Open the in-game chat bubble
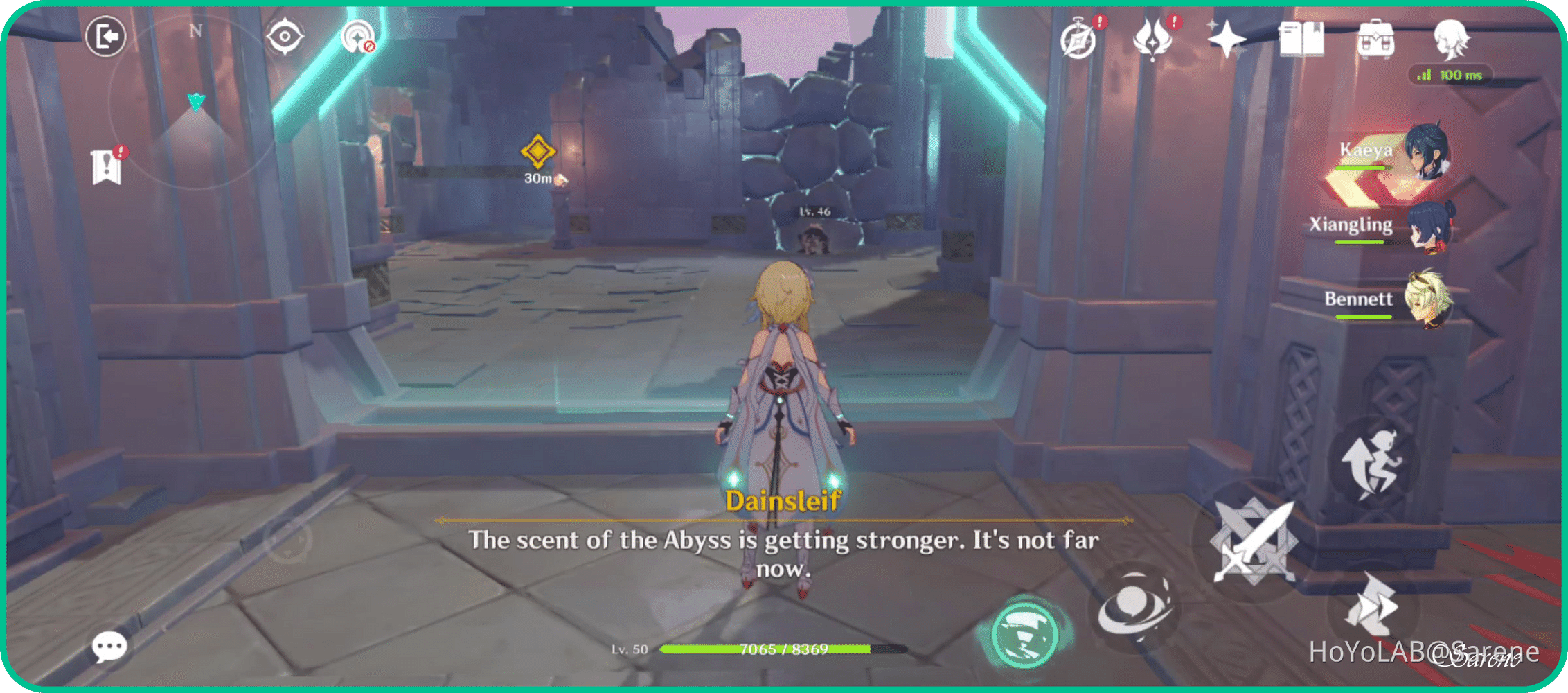 [109, 646]
